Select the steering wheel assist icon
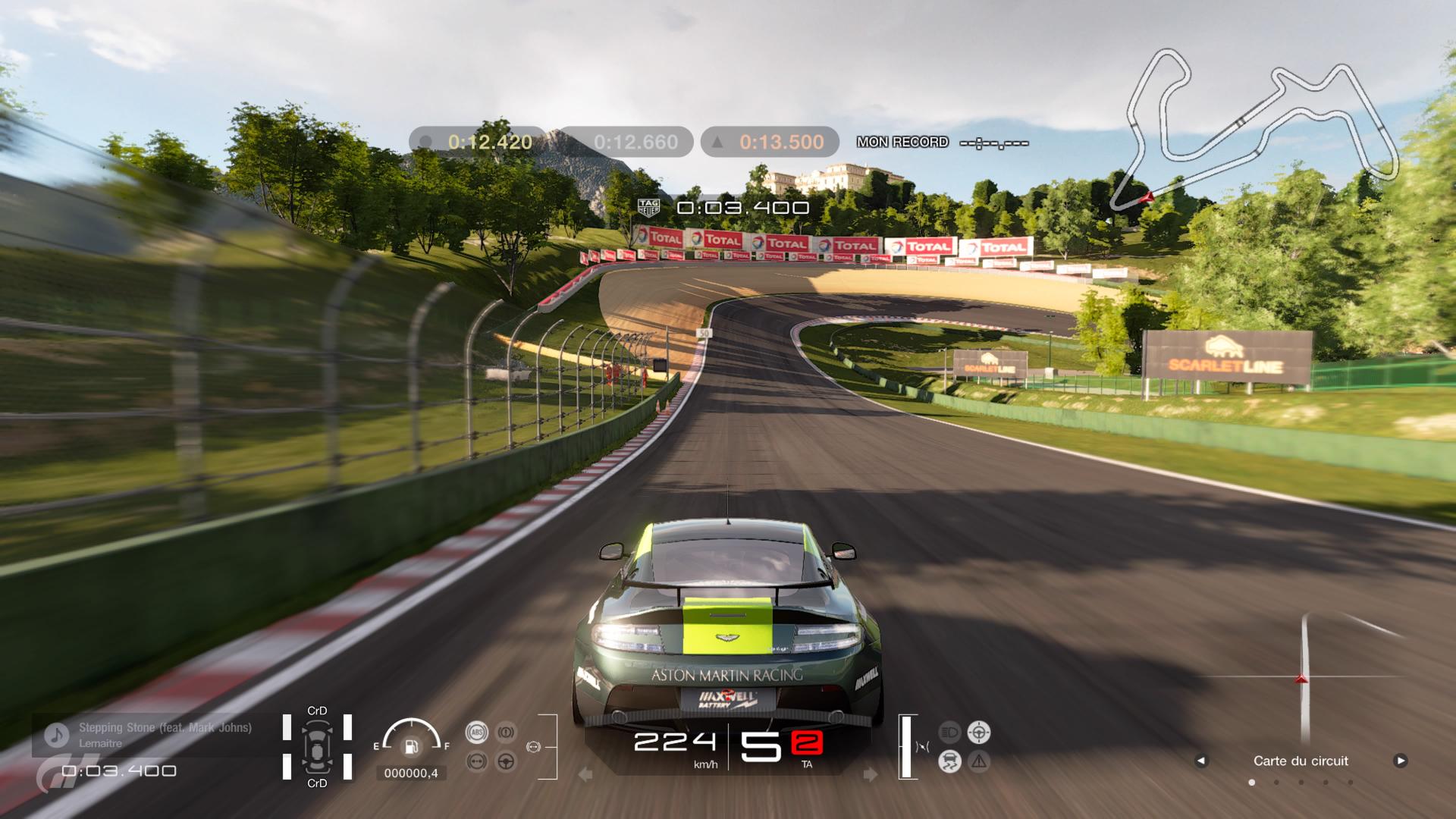This screenshot has width=1456, height=819. tap(506, 761)
